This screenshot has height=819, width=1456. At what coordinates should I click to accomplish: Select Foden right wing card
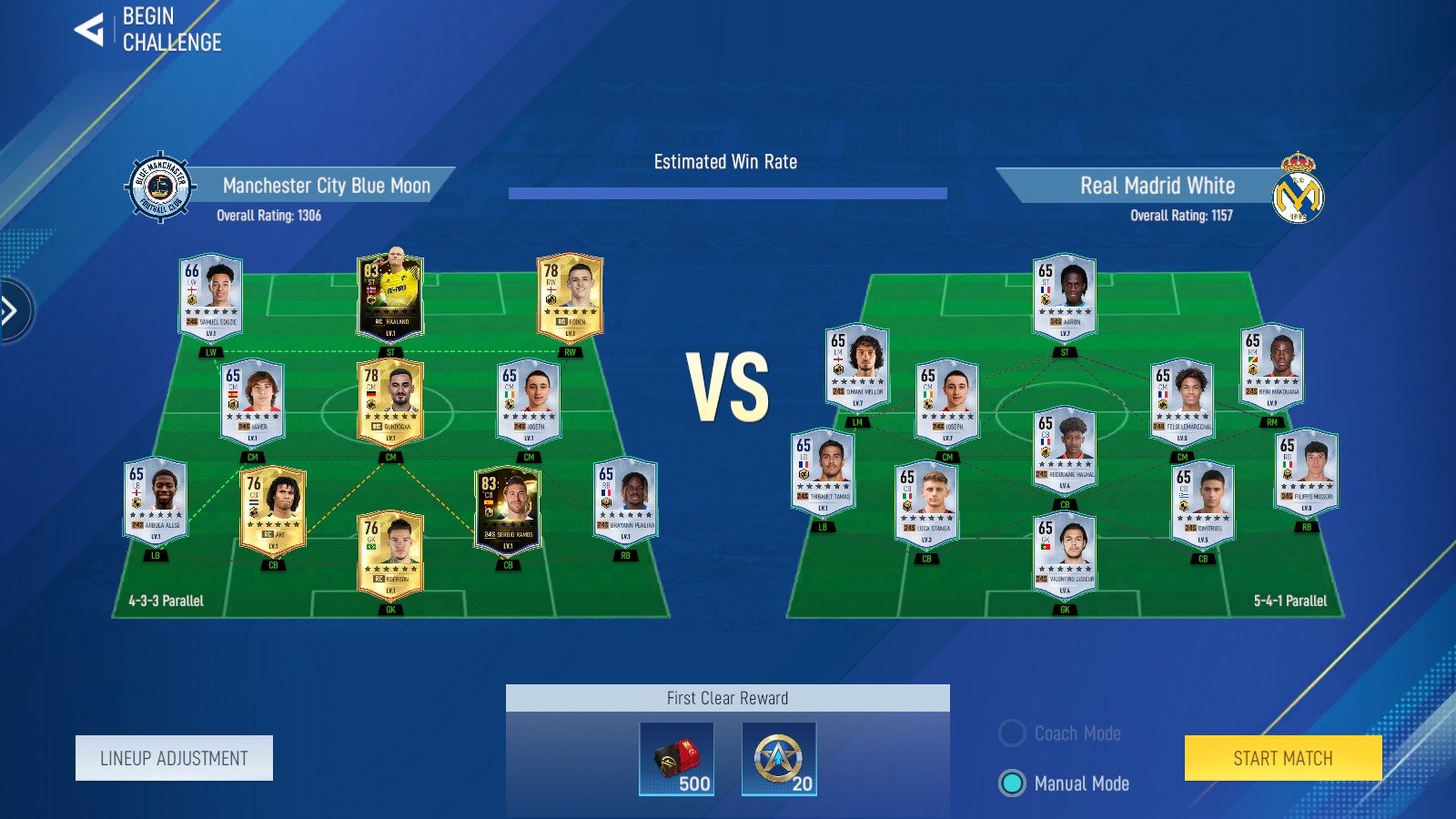(x=570, y=296)
